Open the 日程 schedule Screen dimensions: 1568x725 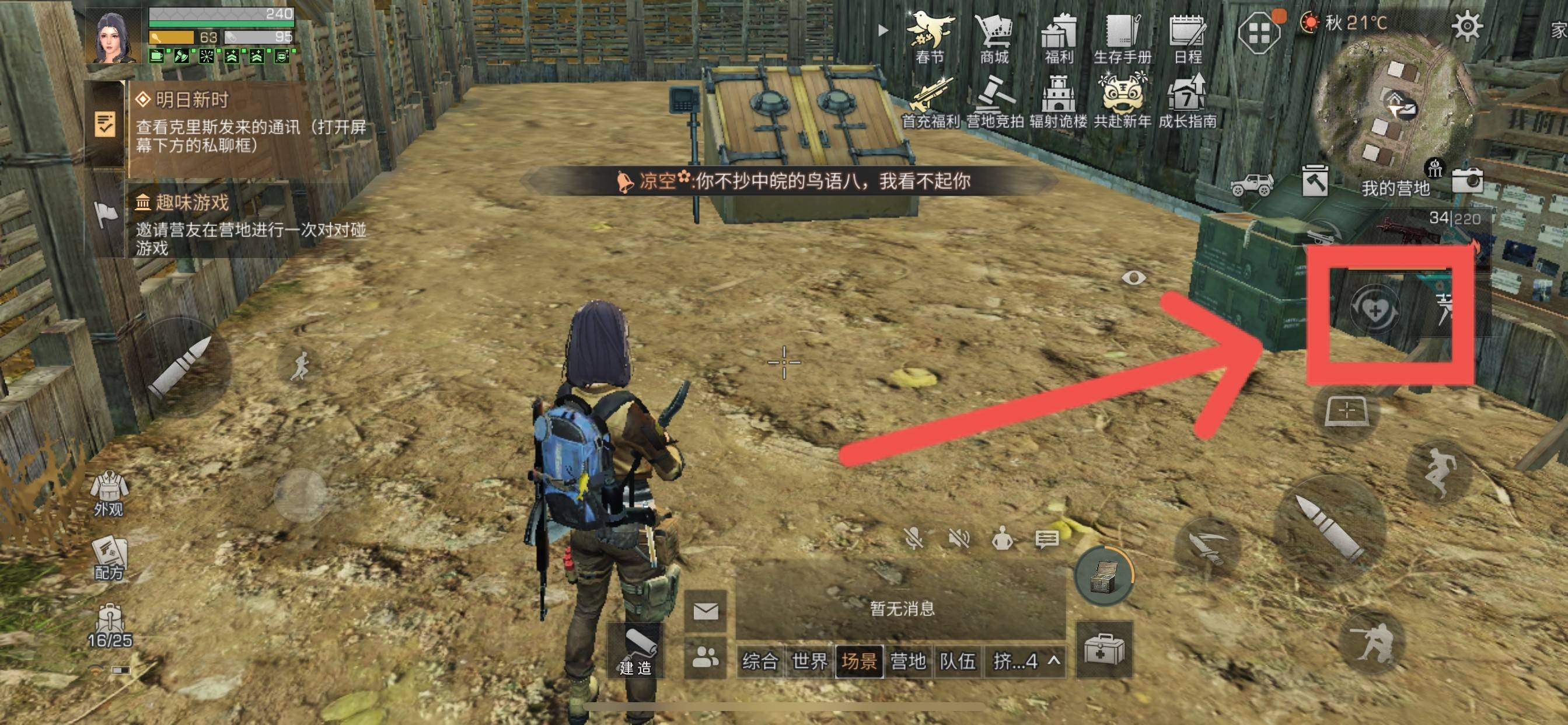[x=1187, y=38]
